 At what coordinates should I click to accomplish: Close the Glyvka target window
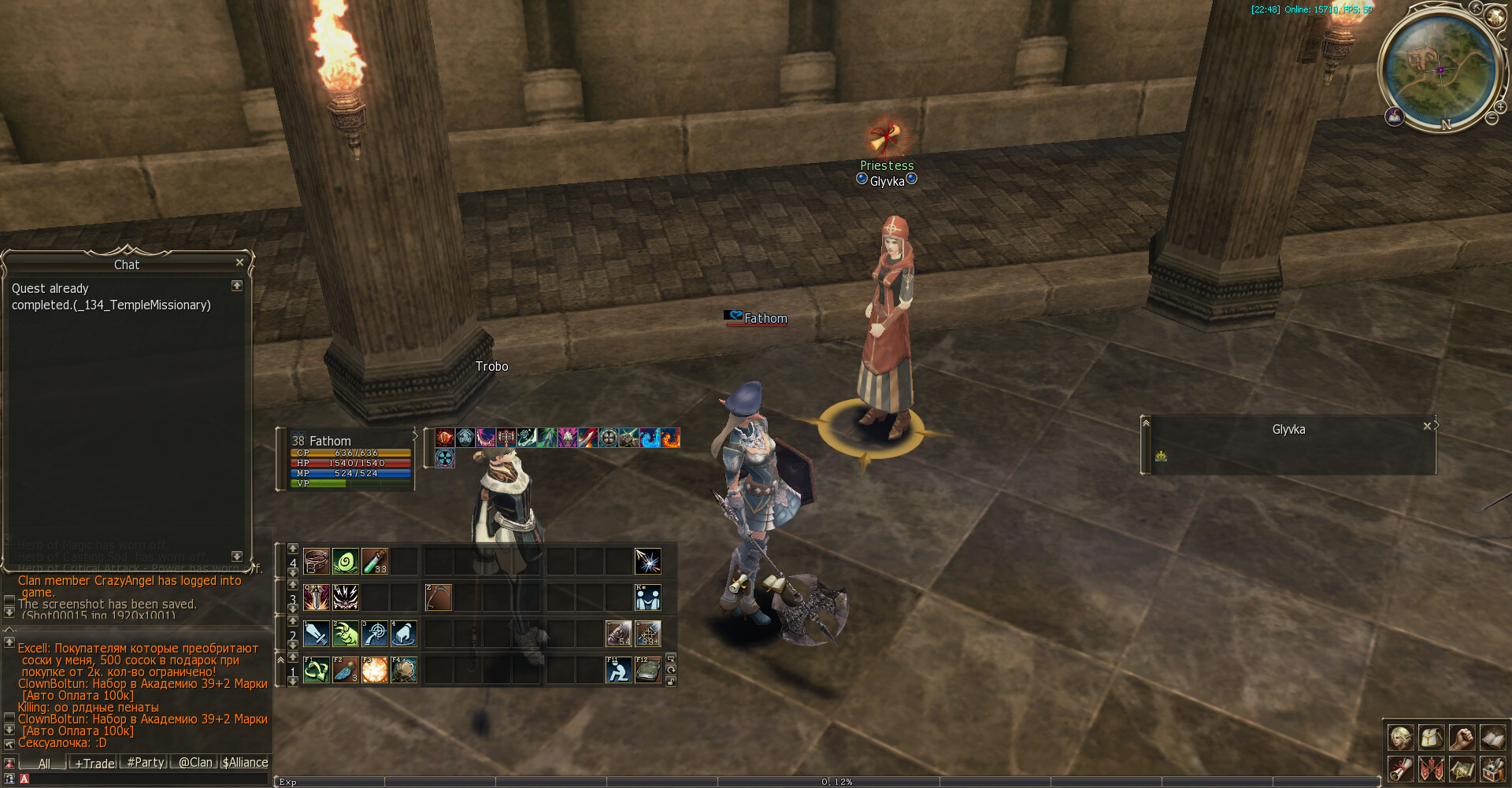coord(1427,426)
